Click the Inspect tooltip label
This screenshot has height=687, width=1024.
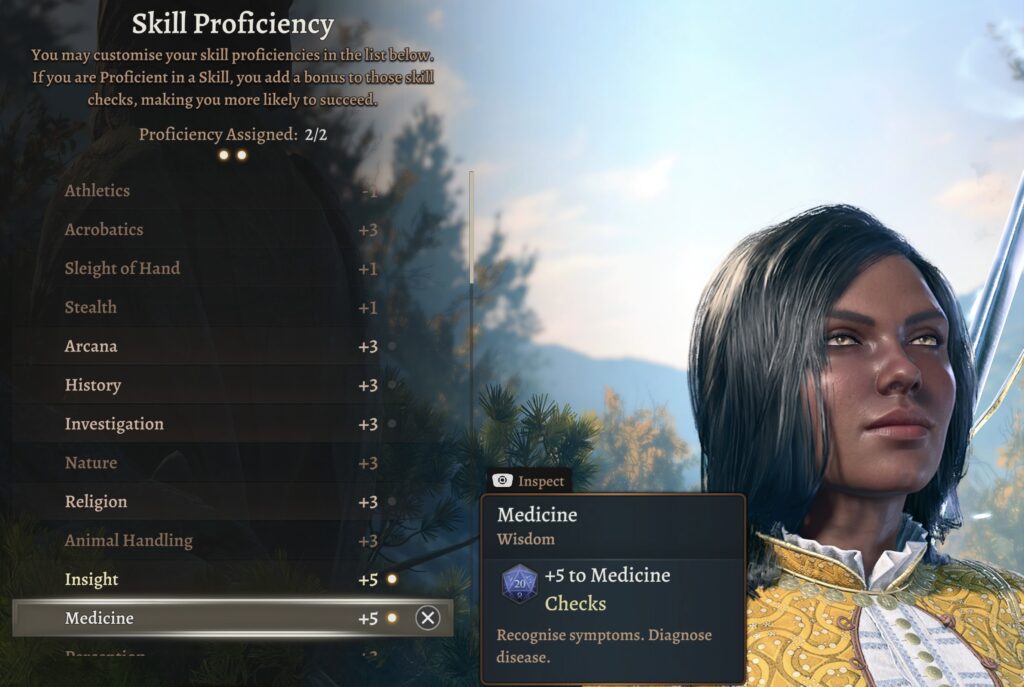tap(530, 481)
